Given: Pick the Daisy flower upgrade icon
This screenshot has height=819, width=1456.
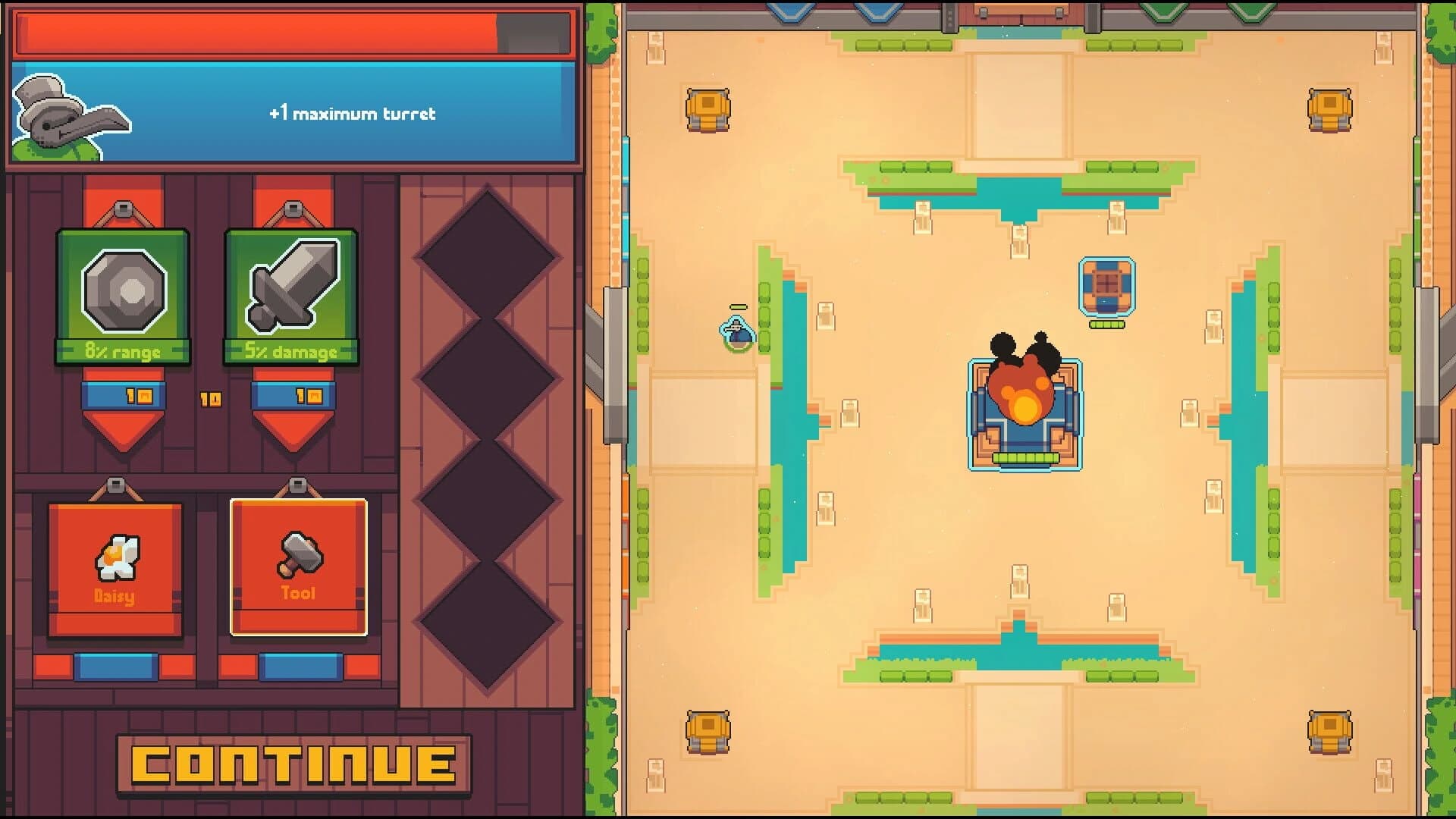Looking at the screenshot, I should pyautogui.click(x=118, y=557).
